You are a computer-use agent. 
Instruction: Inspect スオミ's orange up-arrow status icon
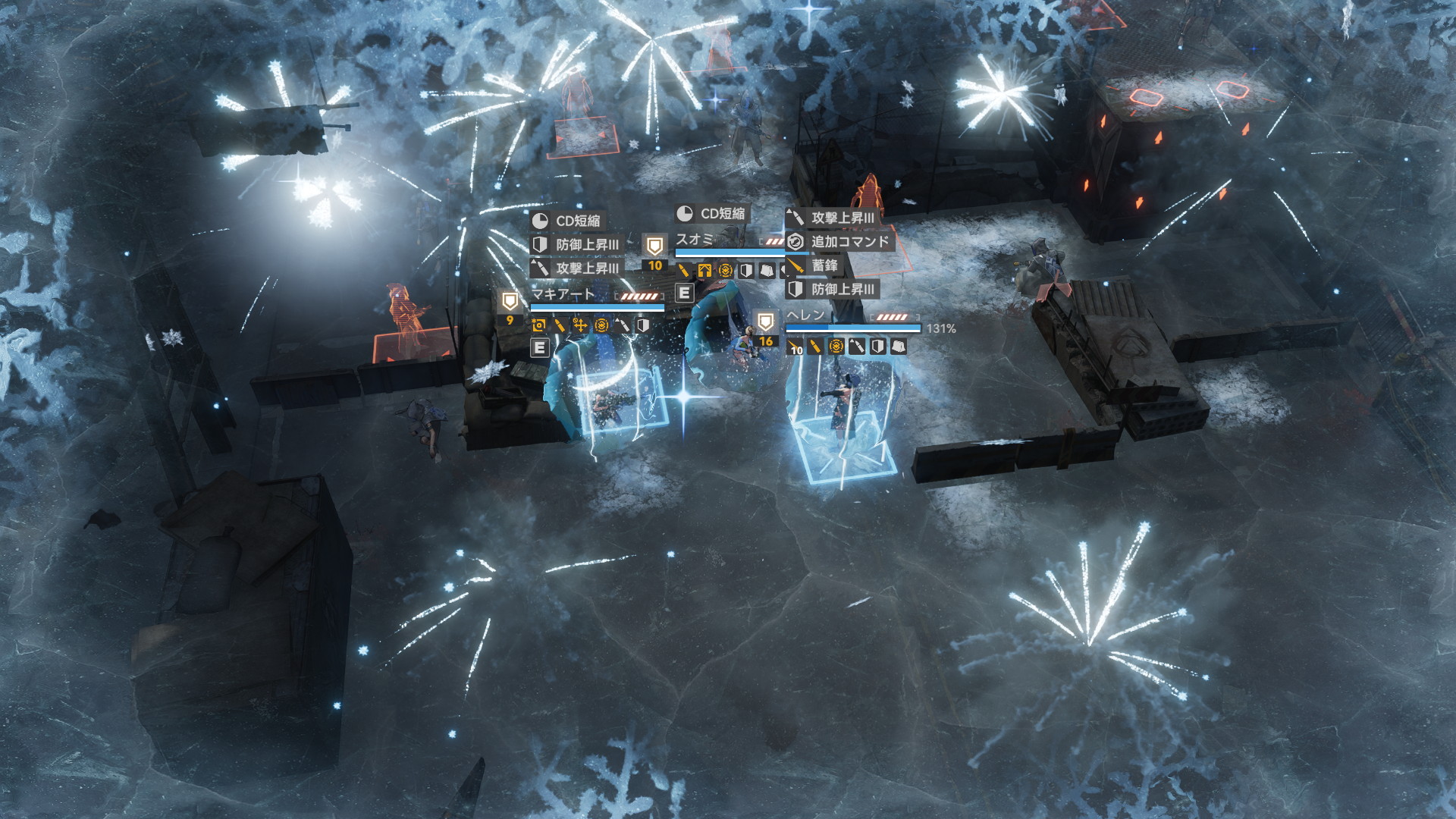[x=704, y=271]
